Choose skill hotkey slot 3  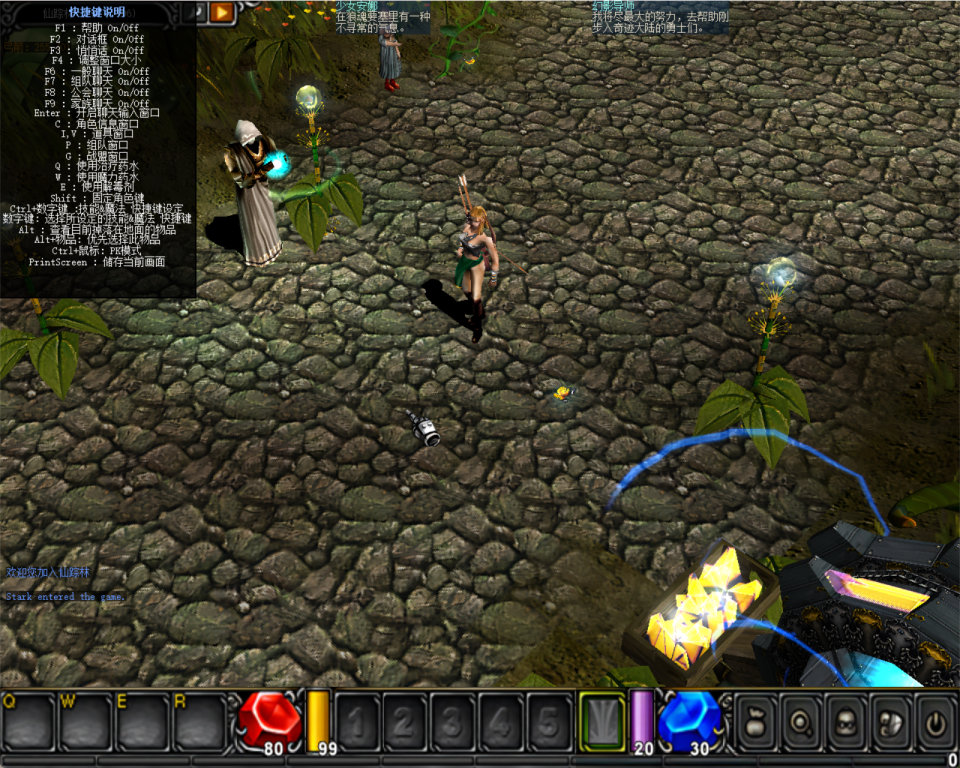(452, 721)
